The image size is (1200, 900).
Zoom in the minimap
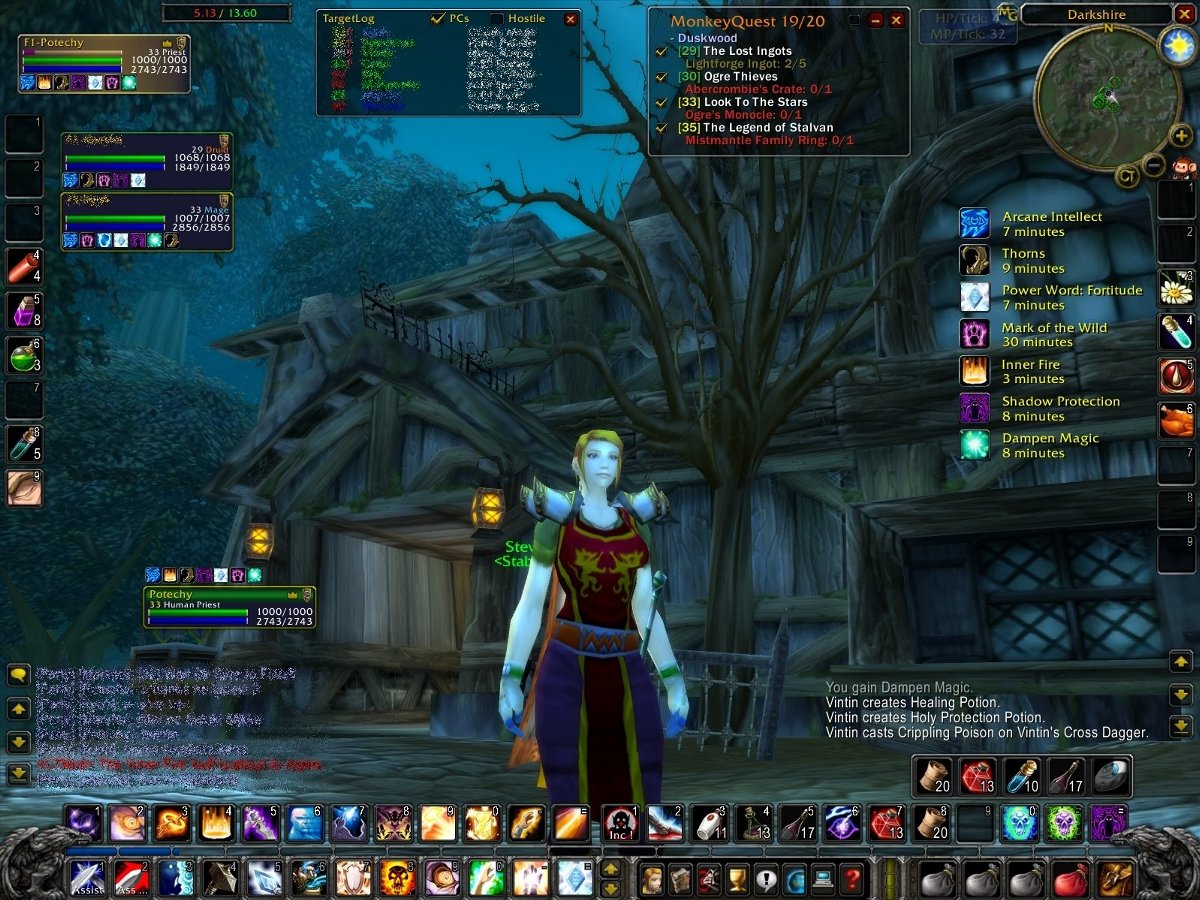click(1180, 136)
